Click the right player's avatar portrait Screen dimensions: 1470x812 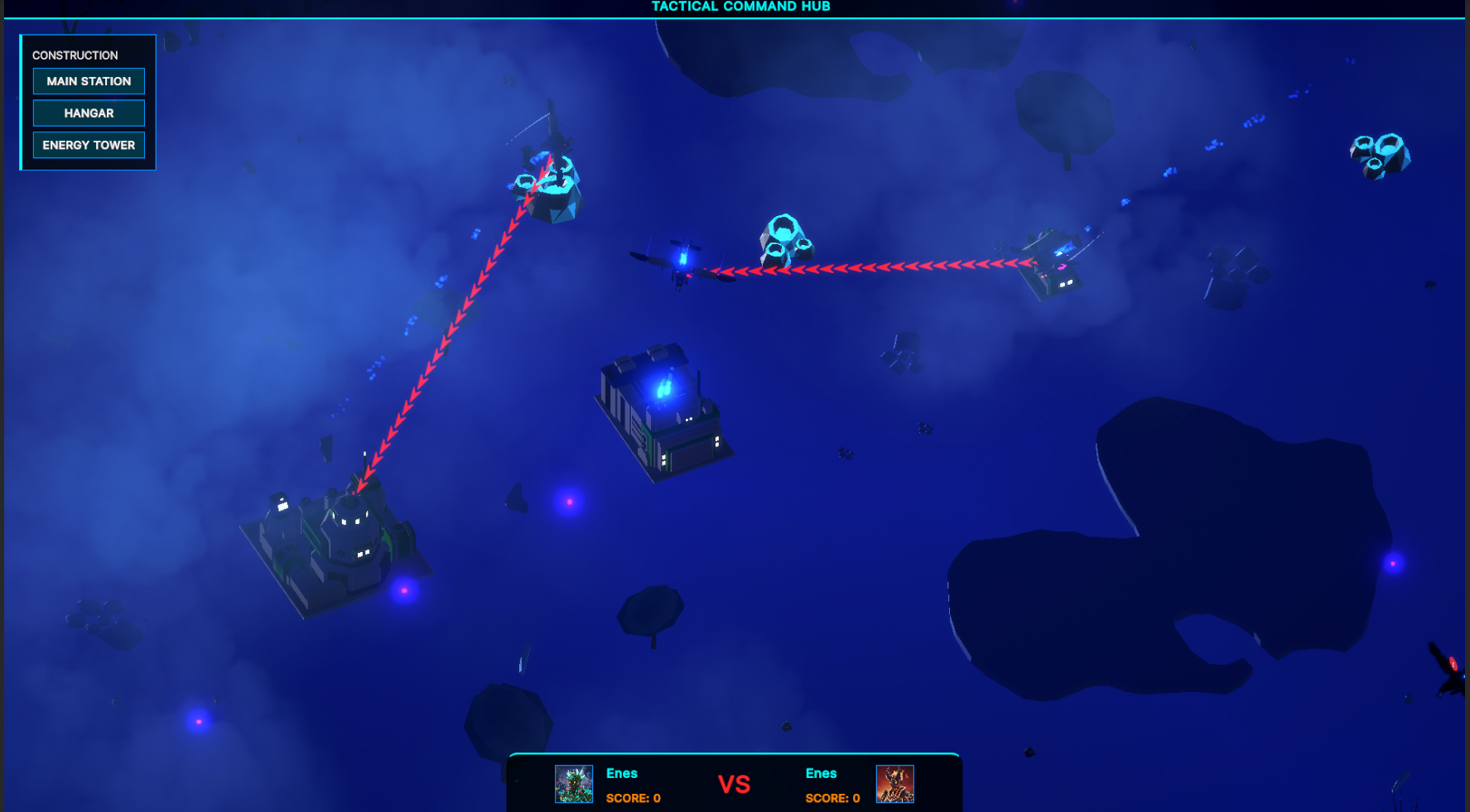[894, 784]
